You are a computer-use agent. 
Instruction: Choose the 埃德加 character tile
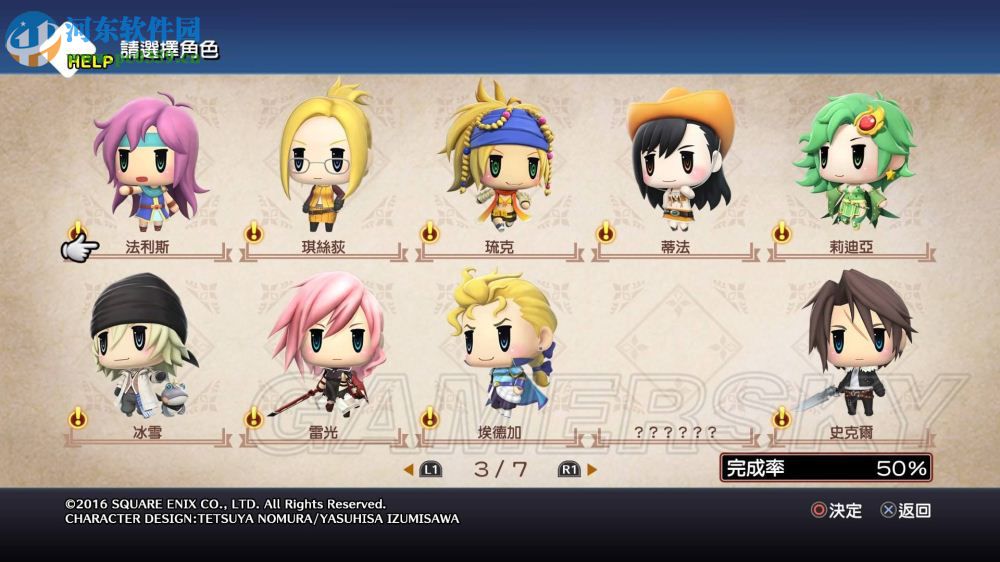tap(499, 350)
